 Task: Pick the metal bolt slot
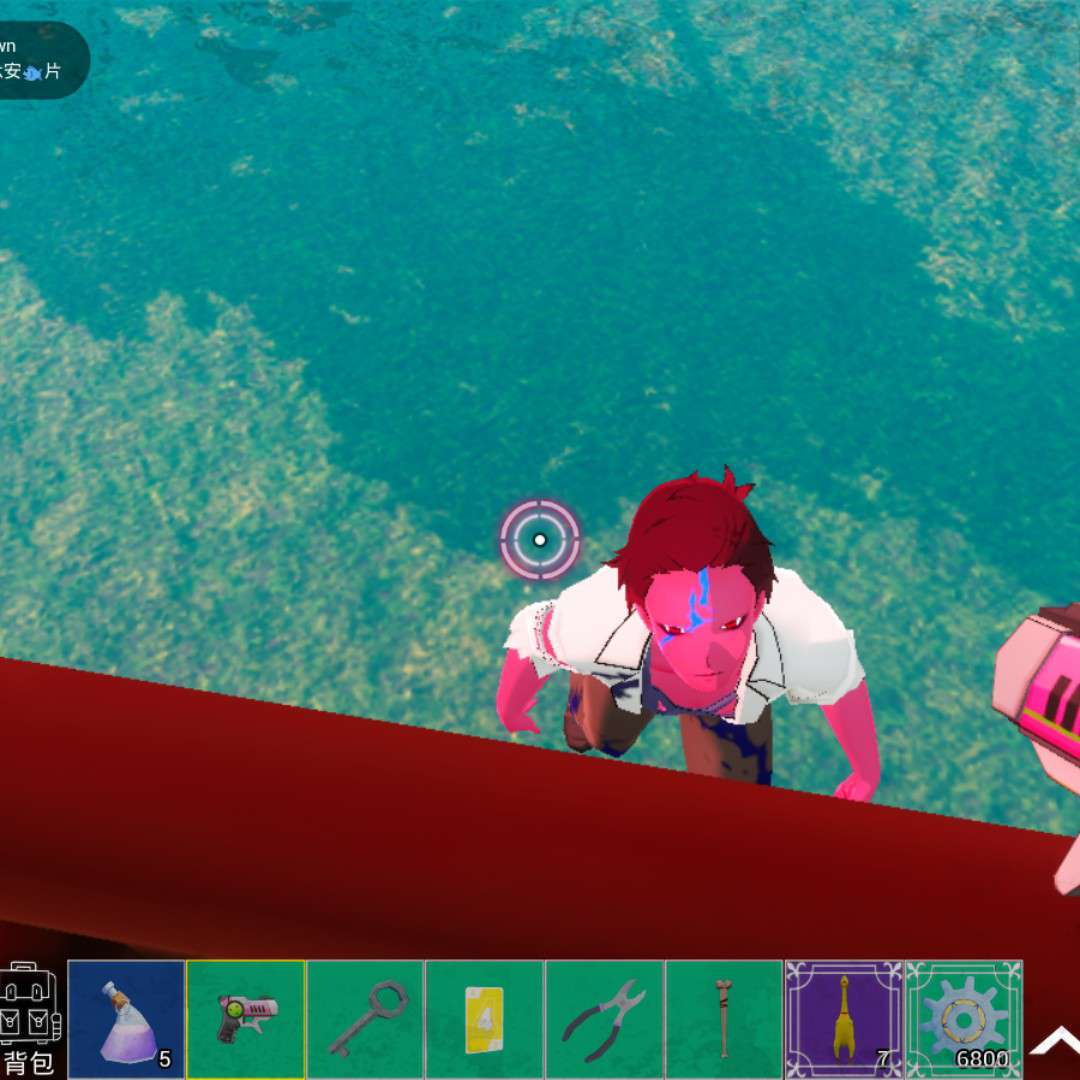(723, 1019)
